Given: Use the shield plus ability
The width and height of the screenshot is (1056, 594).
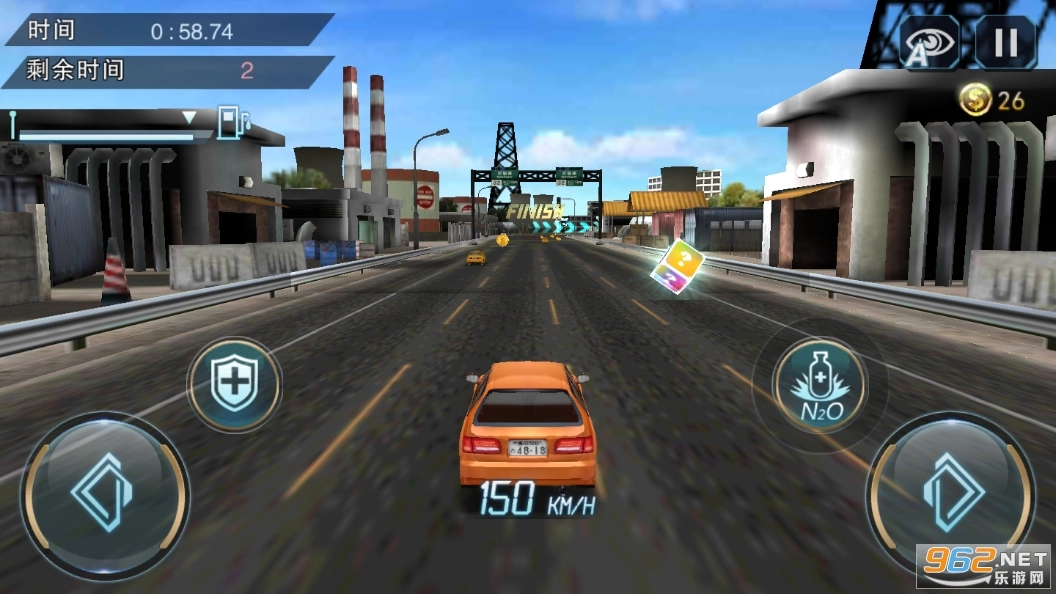Looking at the screenshot, I should pos(235,385).
